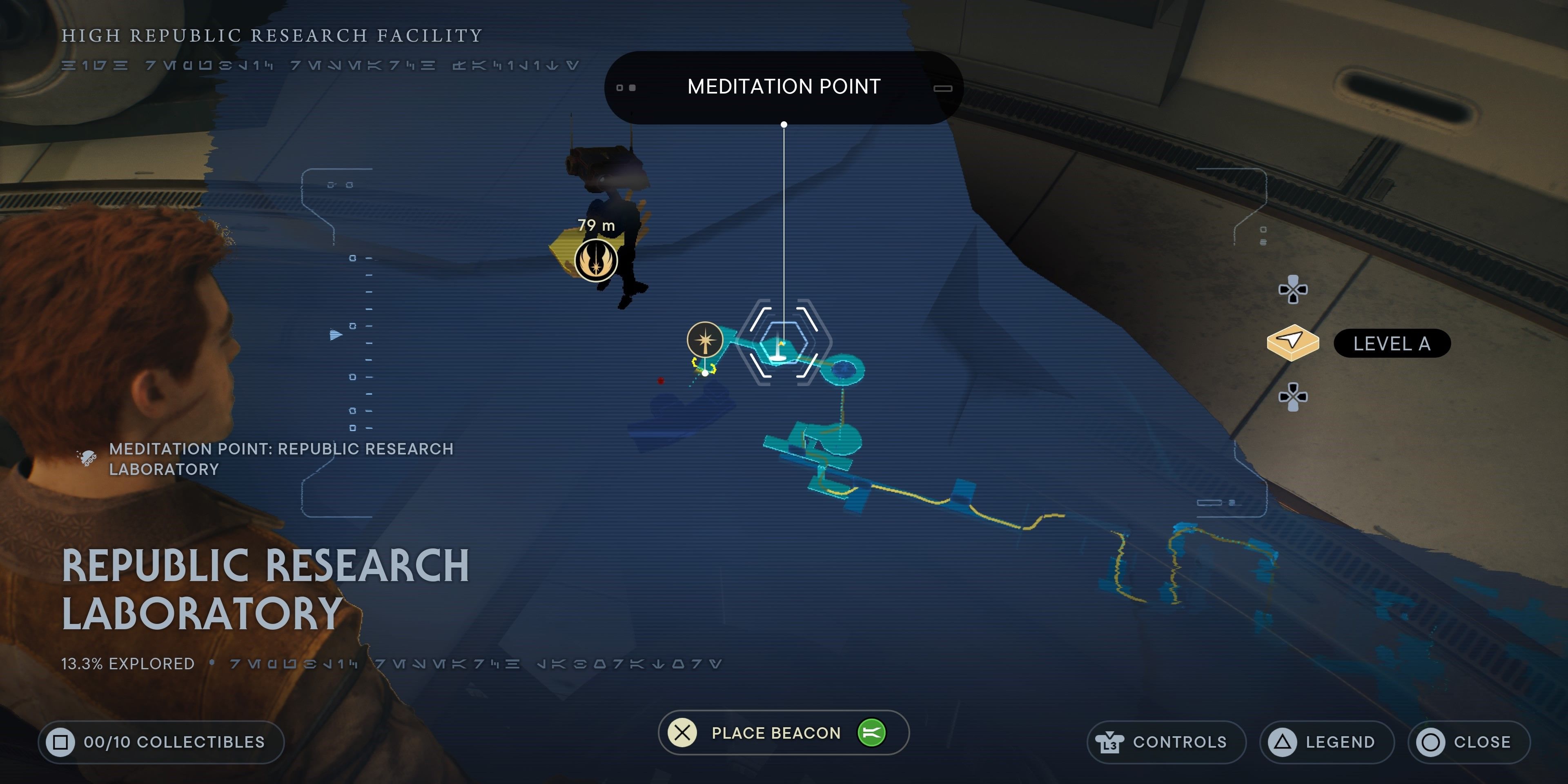The image size is (1568, 784).
Task: Select the Jedi Order objective marker
Action: (596, 261)
